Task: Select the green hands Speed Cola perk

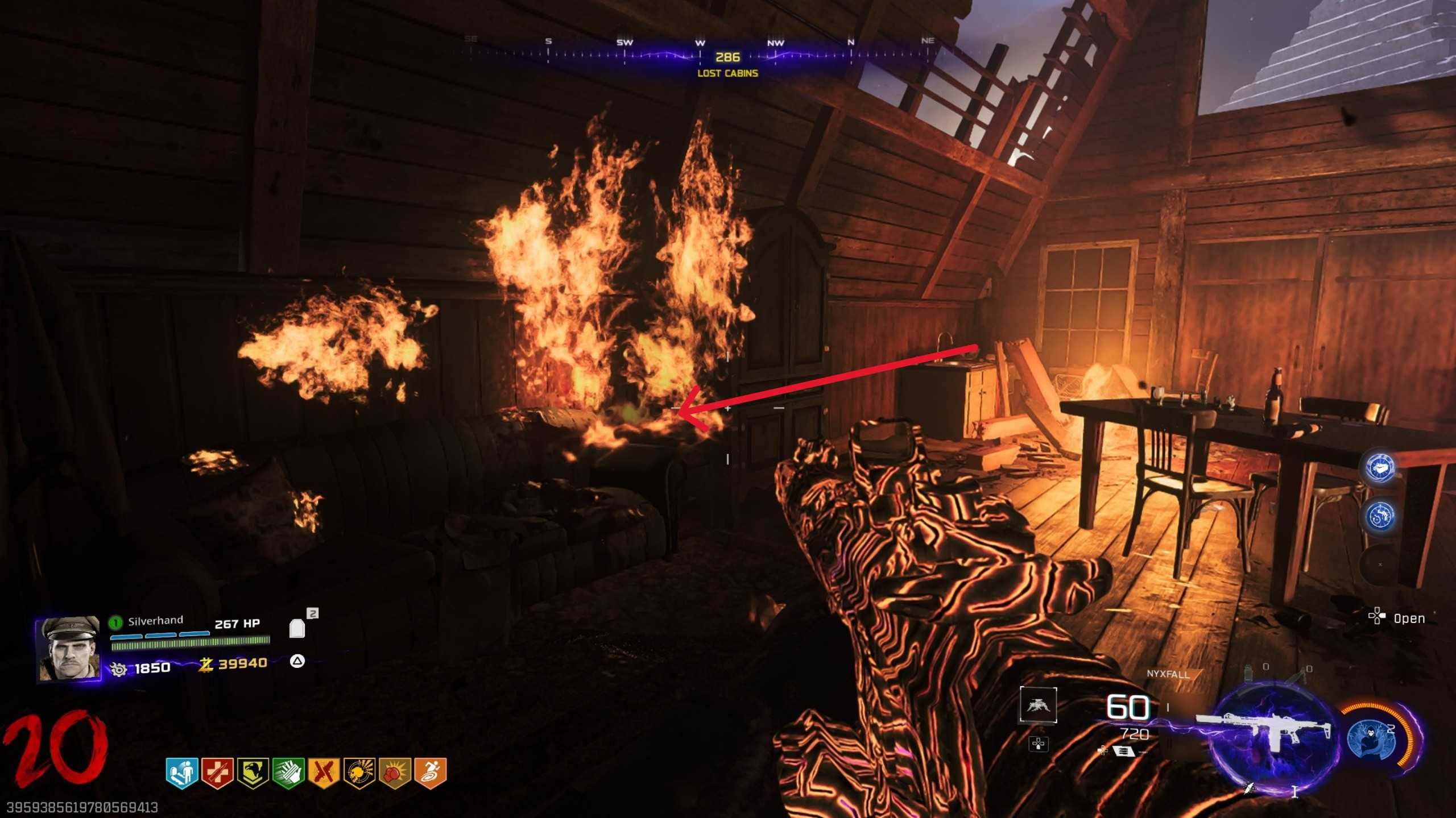Action: point(288,773)
